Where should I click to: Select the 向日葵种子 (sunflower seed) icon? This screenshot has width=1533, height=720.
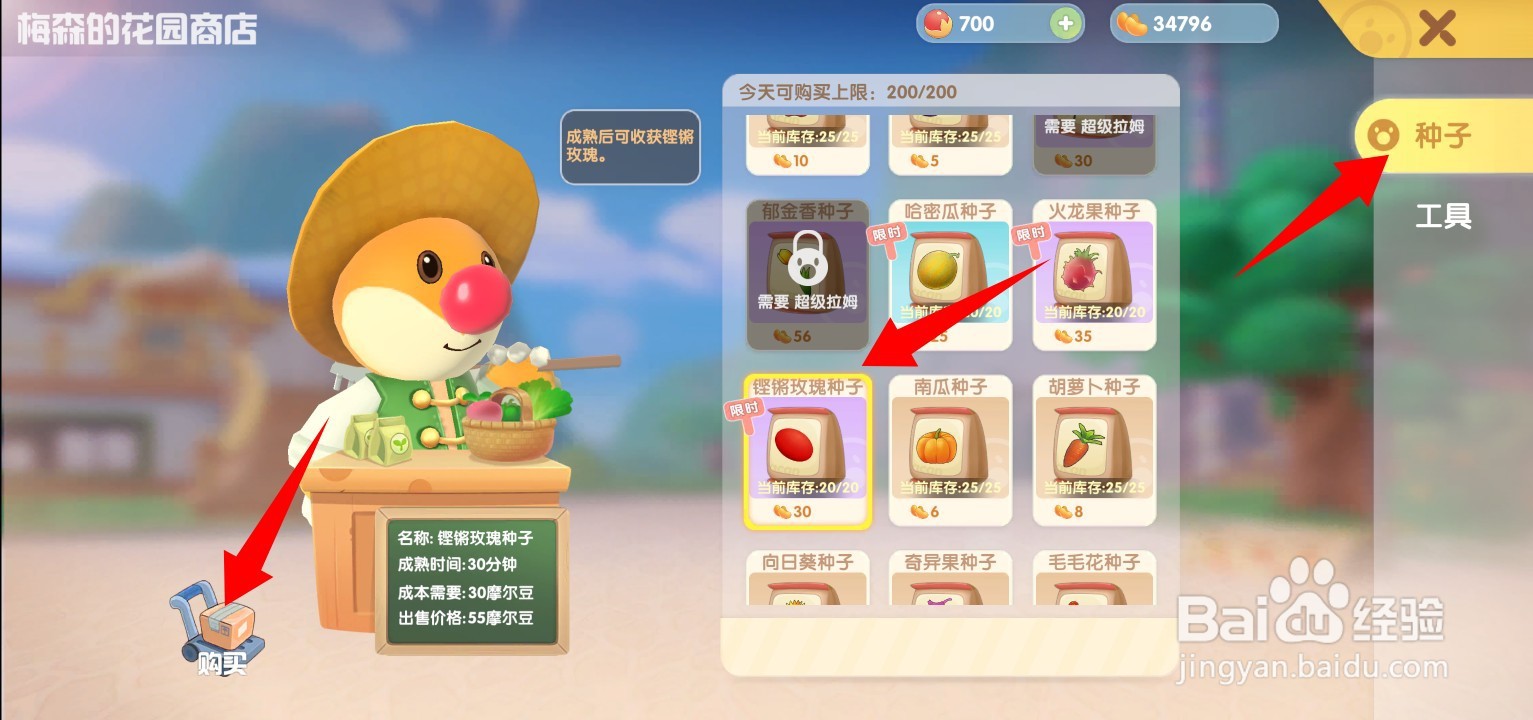pos(806,590)
